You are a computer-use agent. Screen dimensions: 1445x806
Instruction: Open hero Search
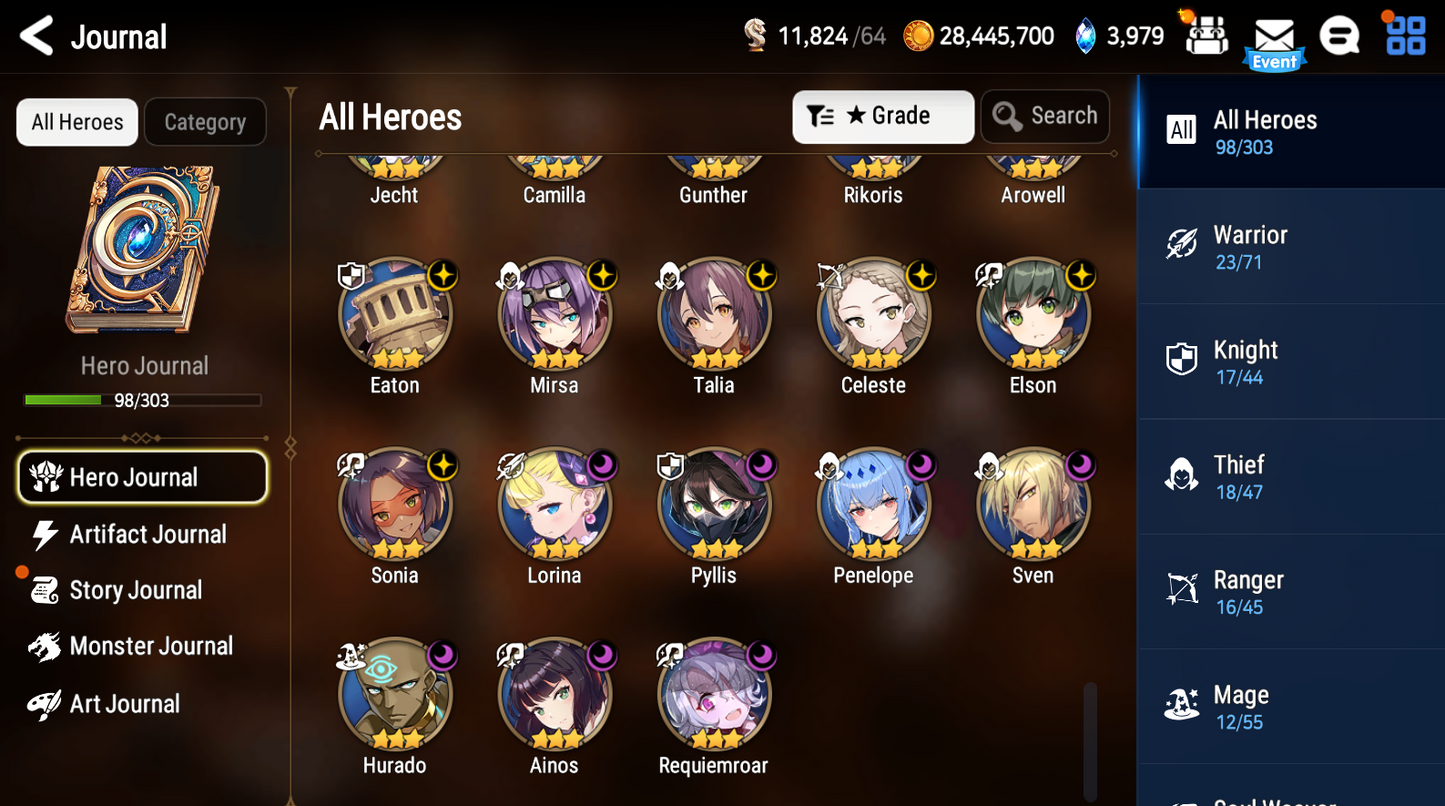[x=1045, y=116]
